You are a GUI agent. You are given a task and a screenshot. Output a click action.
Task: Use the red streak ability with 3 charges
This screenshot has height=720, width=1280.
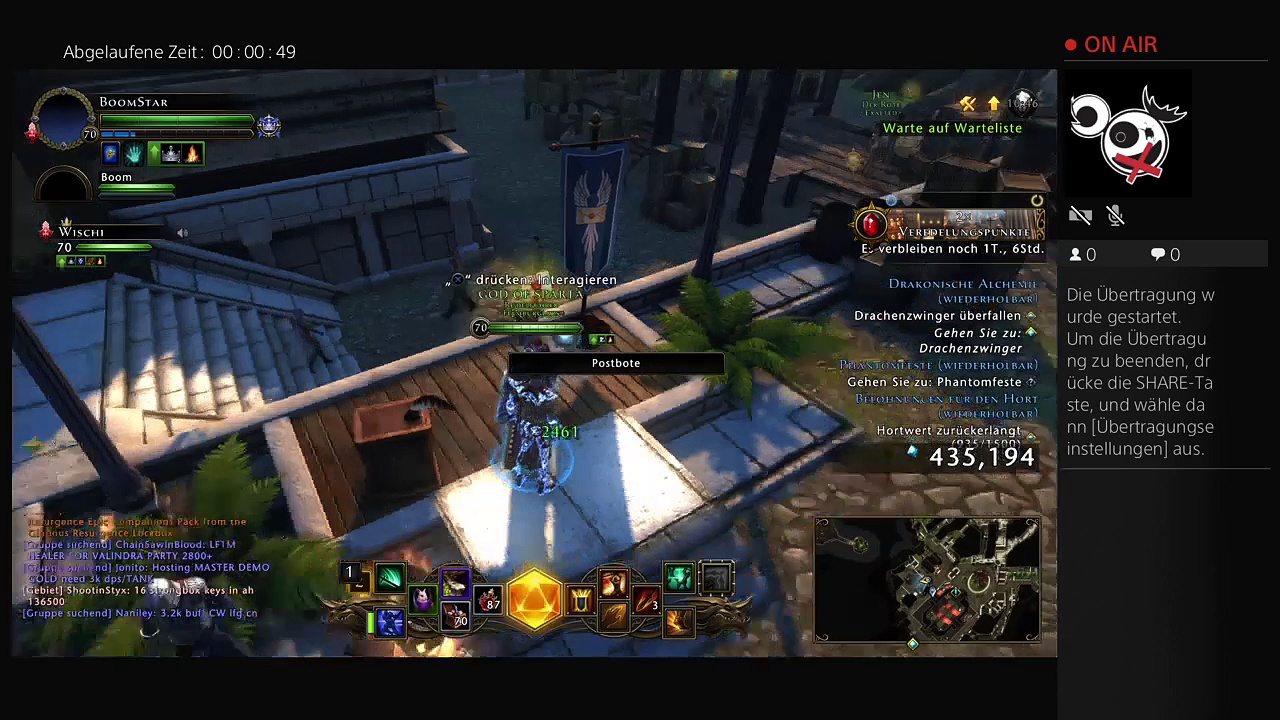pyautogui.click(x=647, y=601)
